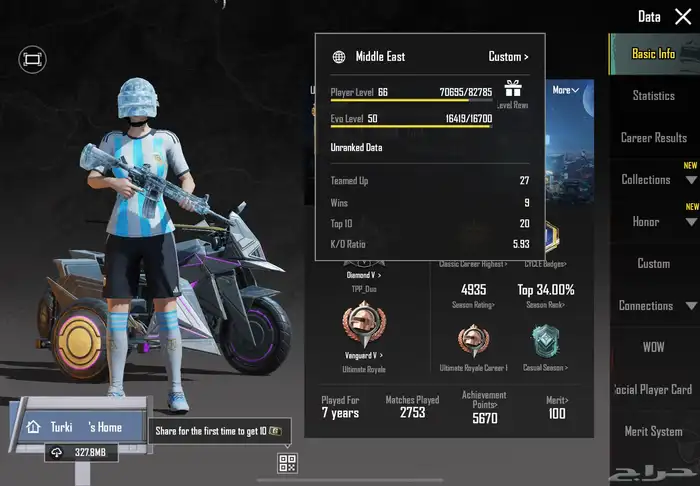This screenshot has height=486, width=700.
Task: Close the Data screen
Action: pyautogui.click(x=683, y=17)
